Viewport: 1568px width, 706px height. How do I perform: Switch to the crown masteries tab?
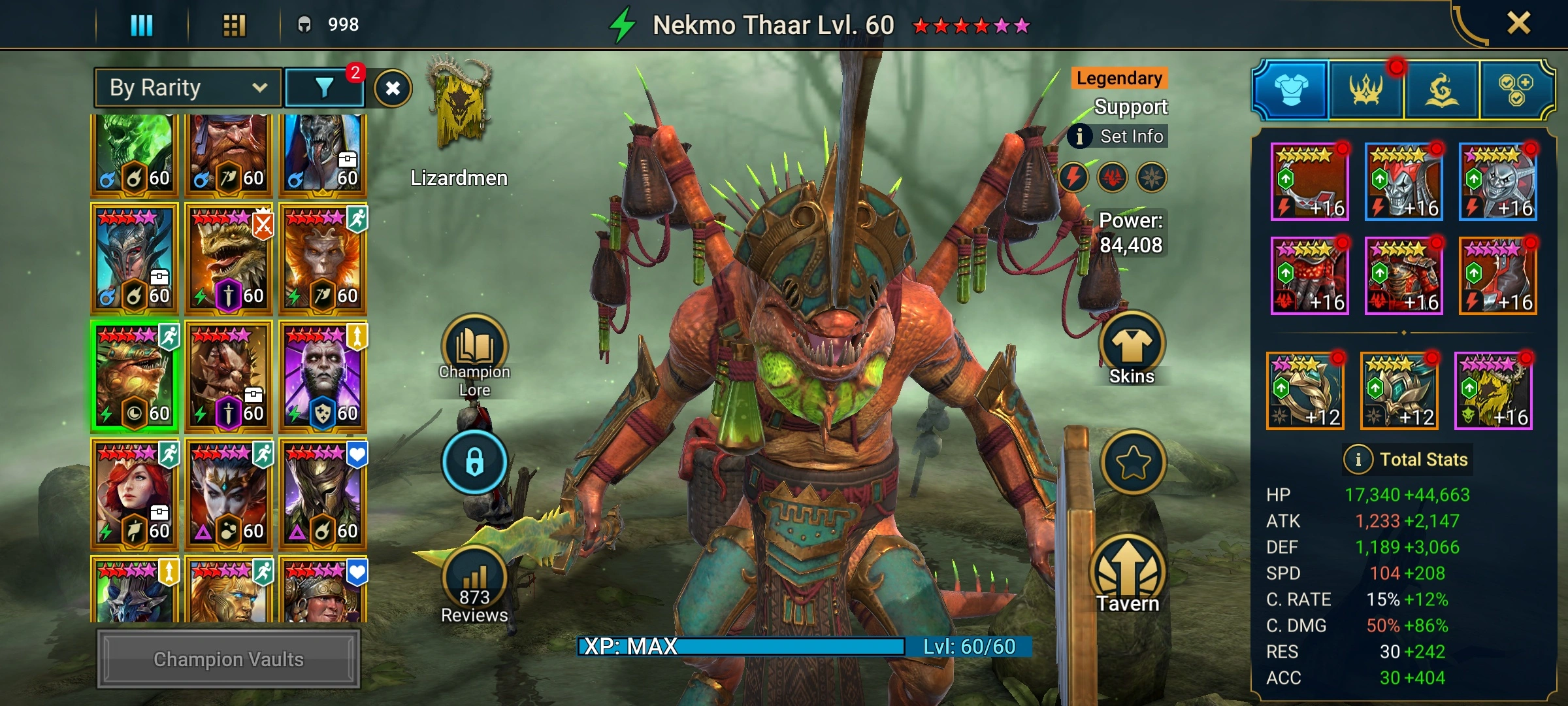point(1365,90)
